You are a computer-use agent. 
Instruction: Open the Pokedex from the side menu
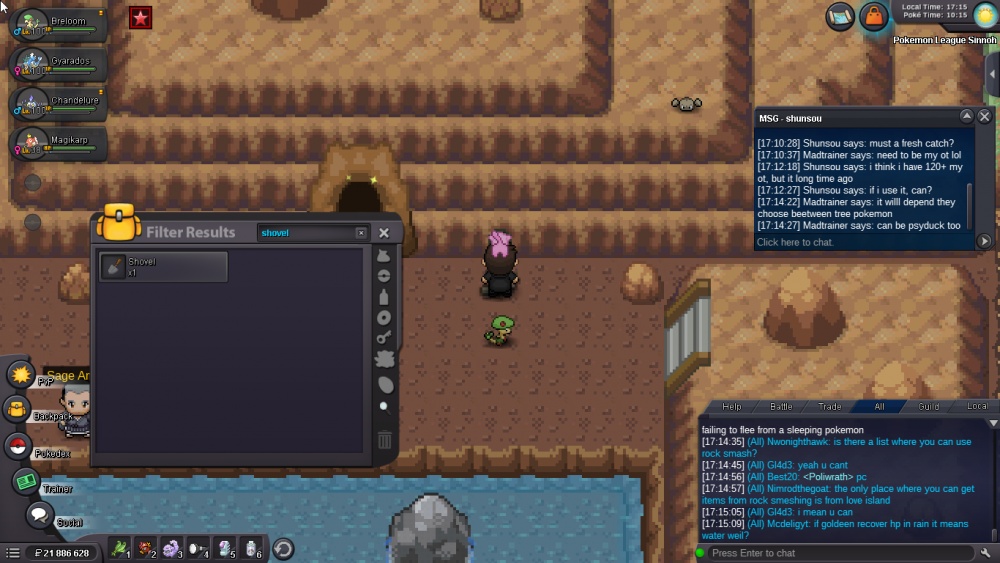pos(19,447)
